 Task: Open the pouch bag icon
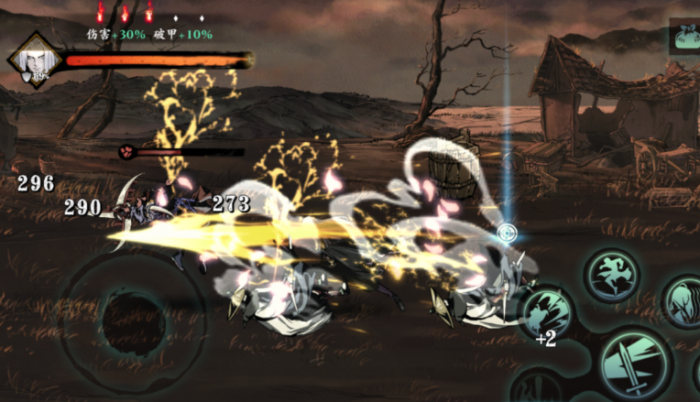686,39
